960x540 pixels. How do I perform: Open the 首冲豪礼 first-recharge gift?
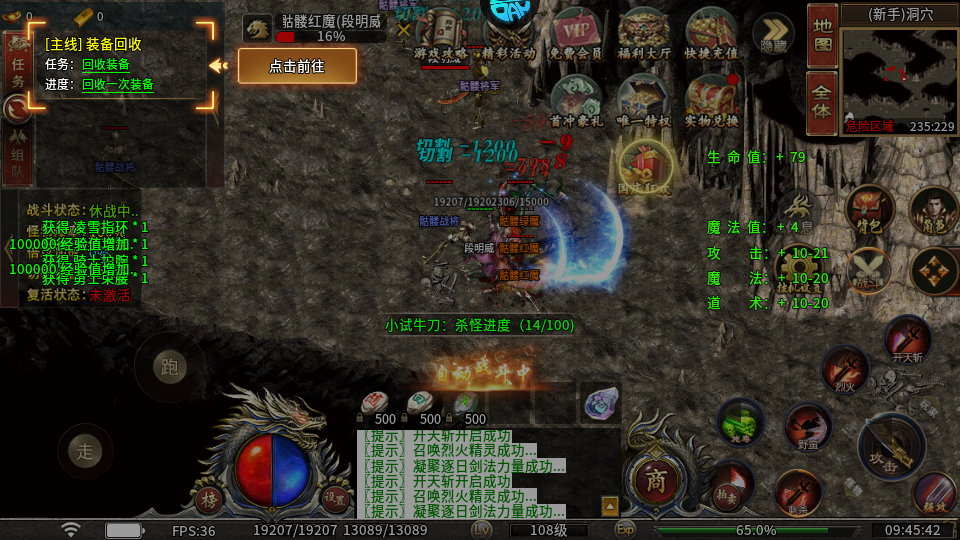[x=577, y=101]
